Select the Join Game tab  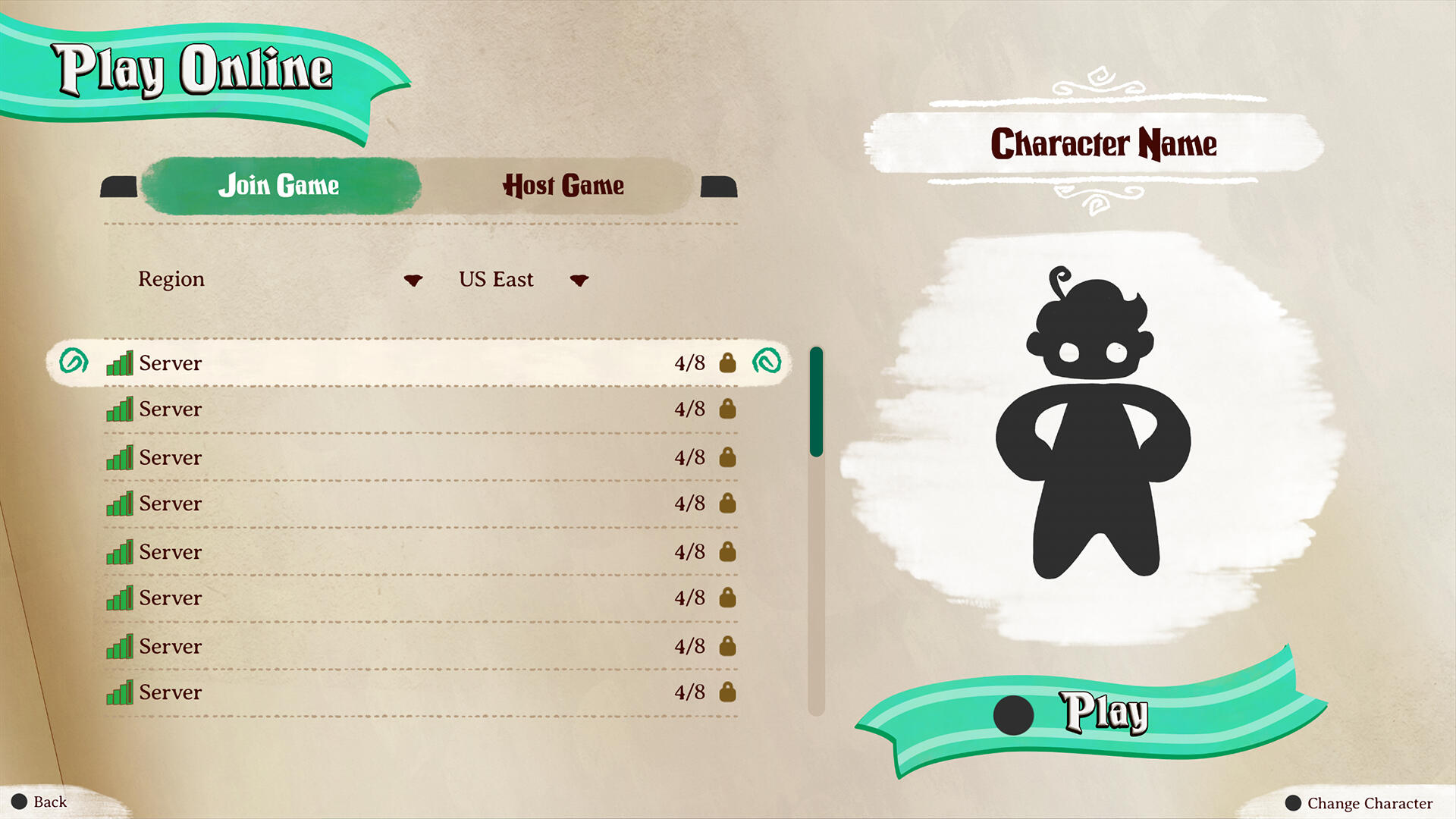[279, 186]
